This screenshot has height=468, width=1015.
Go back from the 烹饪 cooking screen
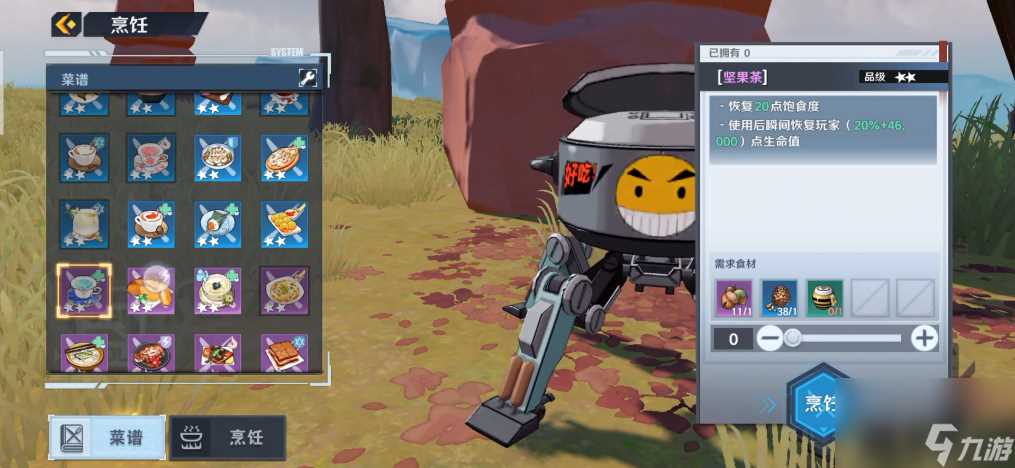pyautogui.click(x=66, y=24)
